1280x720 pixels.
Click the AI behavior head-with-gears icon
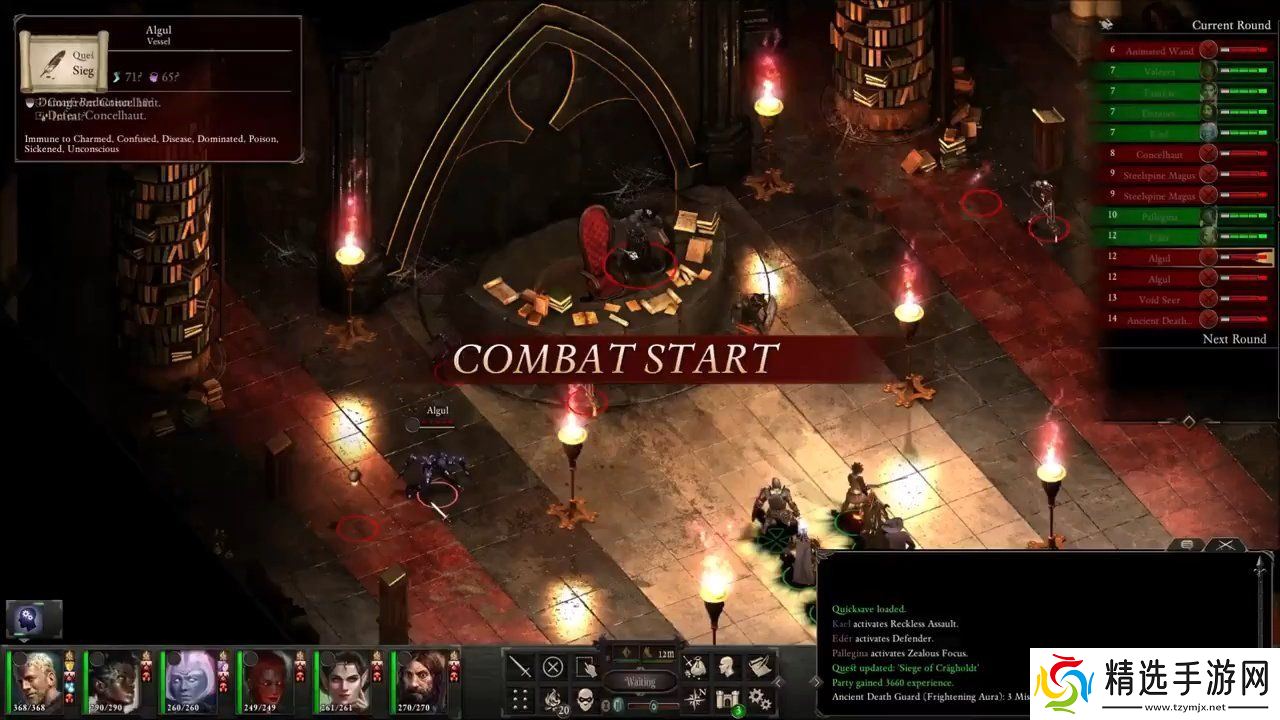tap(34, 619)
